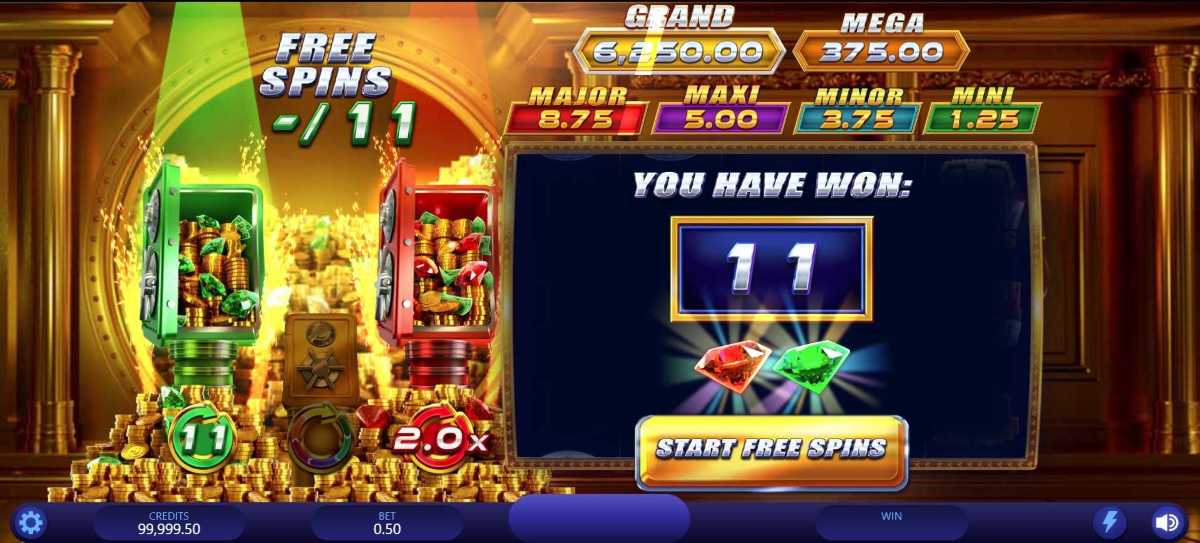Screen dimensions: 1200x543
Task: Start the free spins round
Action: 771,450
